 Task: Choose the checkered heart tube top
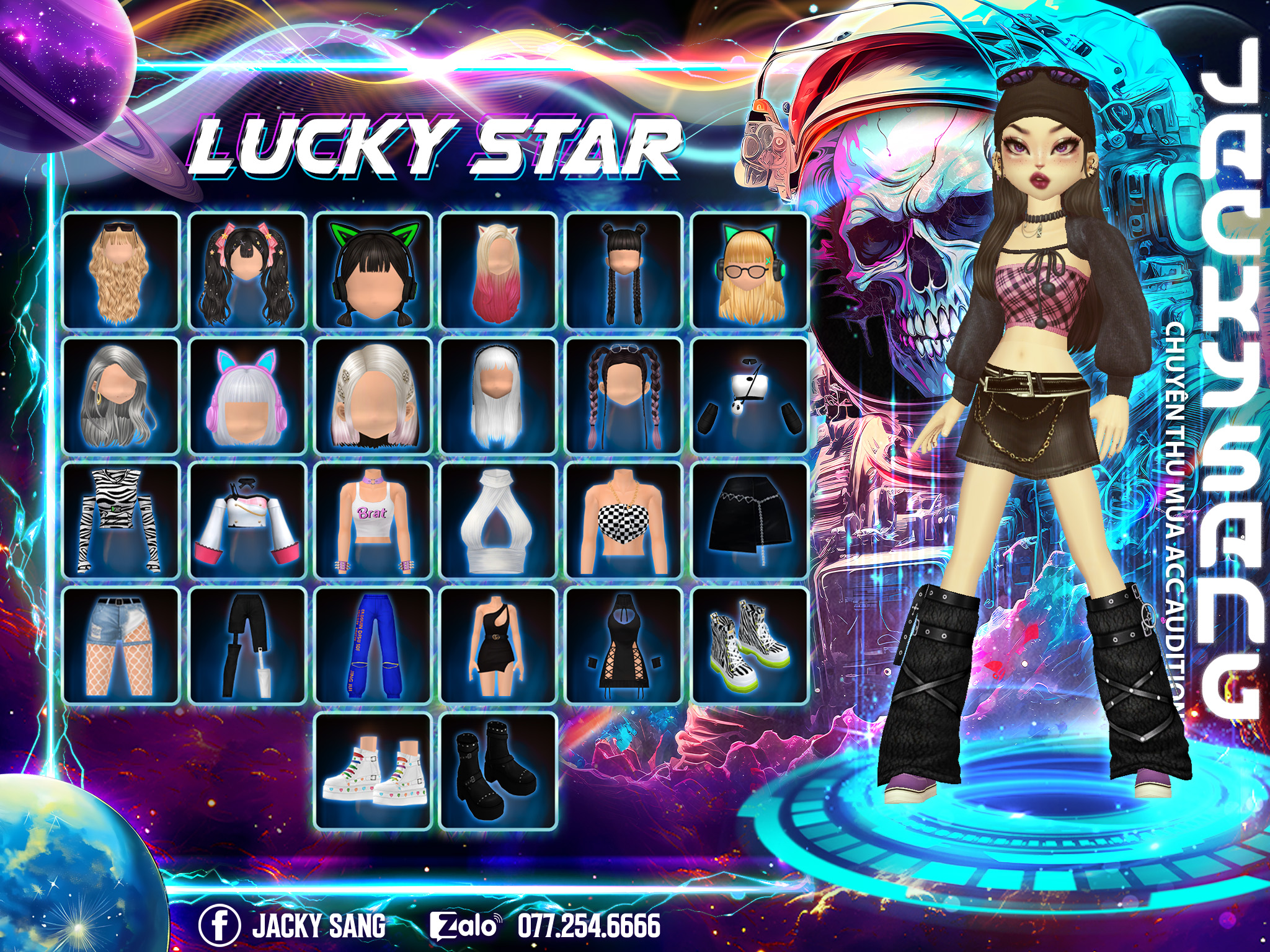point(624,521)
